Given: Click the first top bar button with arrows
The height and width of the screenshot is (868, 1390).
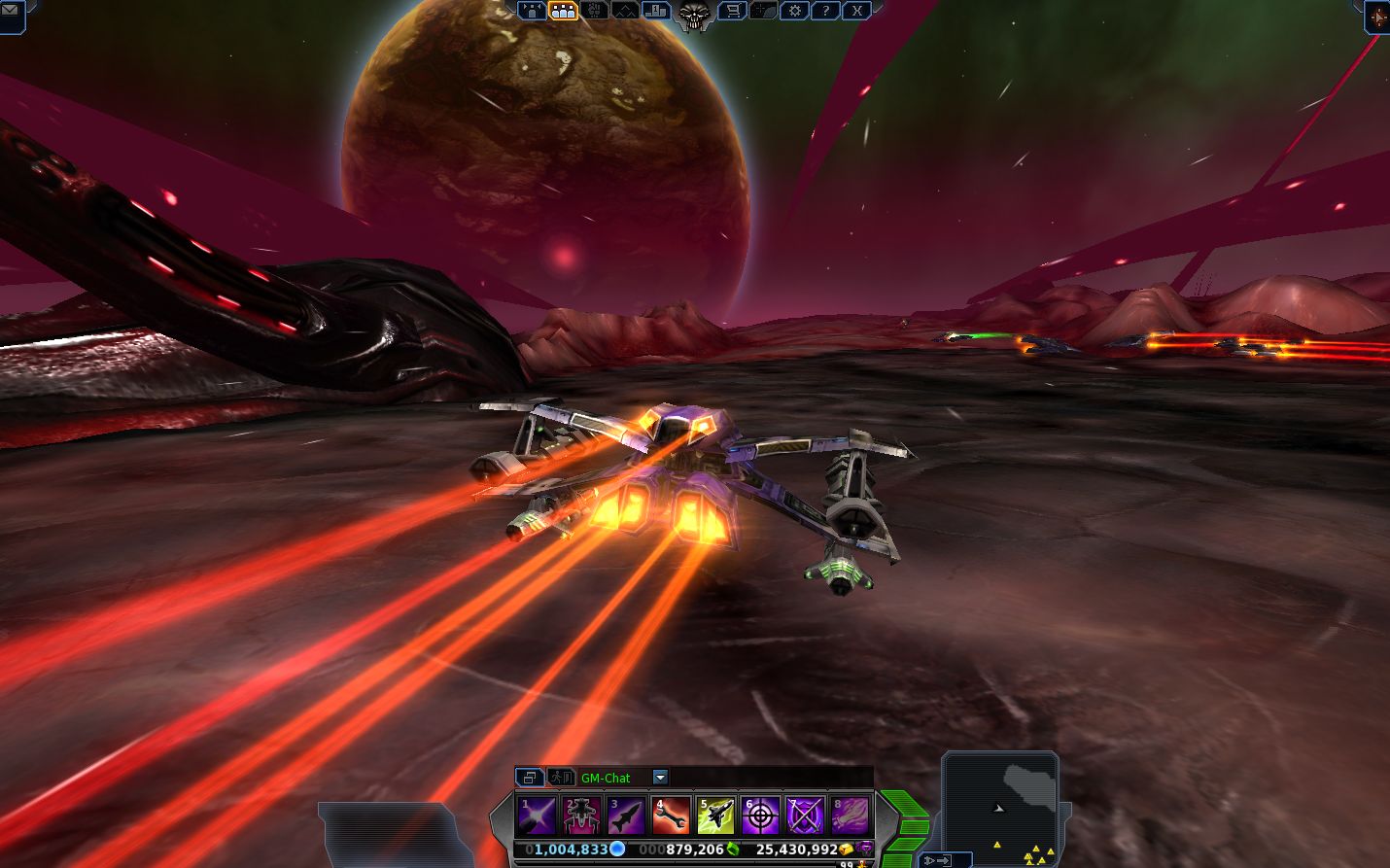Looking at the screenshot, I should [532, 11].
